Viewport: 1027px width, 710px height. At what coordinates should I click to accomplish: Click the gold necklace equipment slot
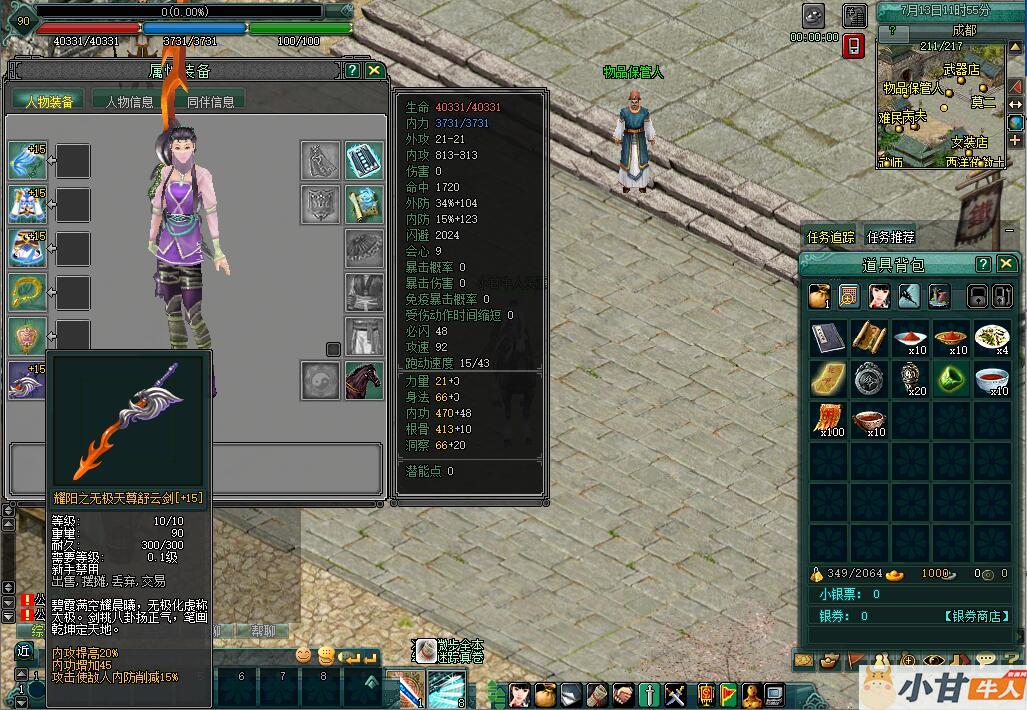pos(27,292)
